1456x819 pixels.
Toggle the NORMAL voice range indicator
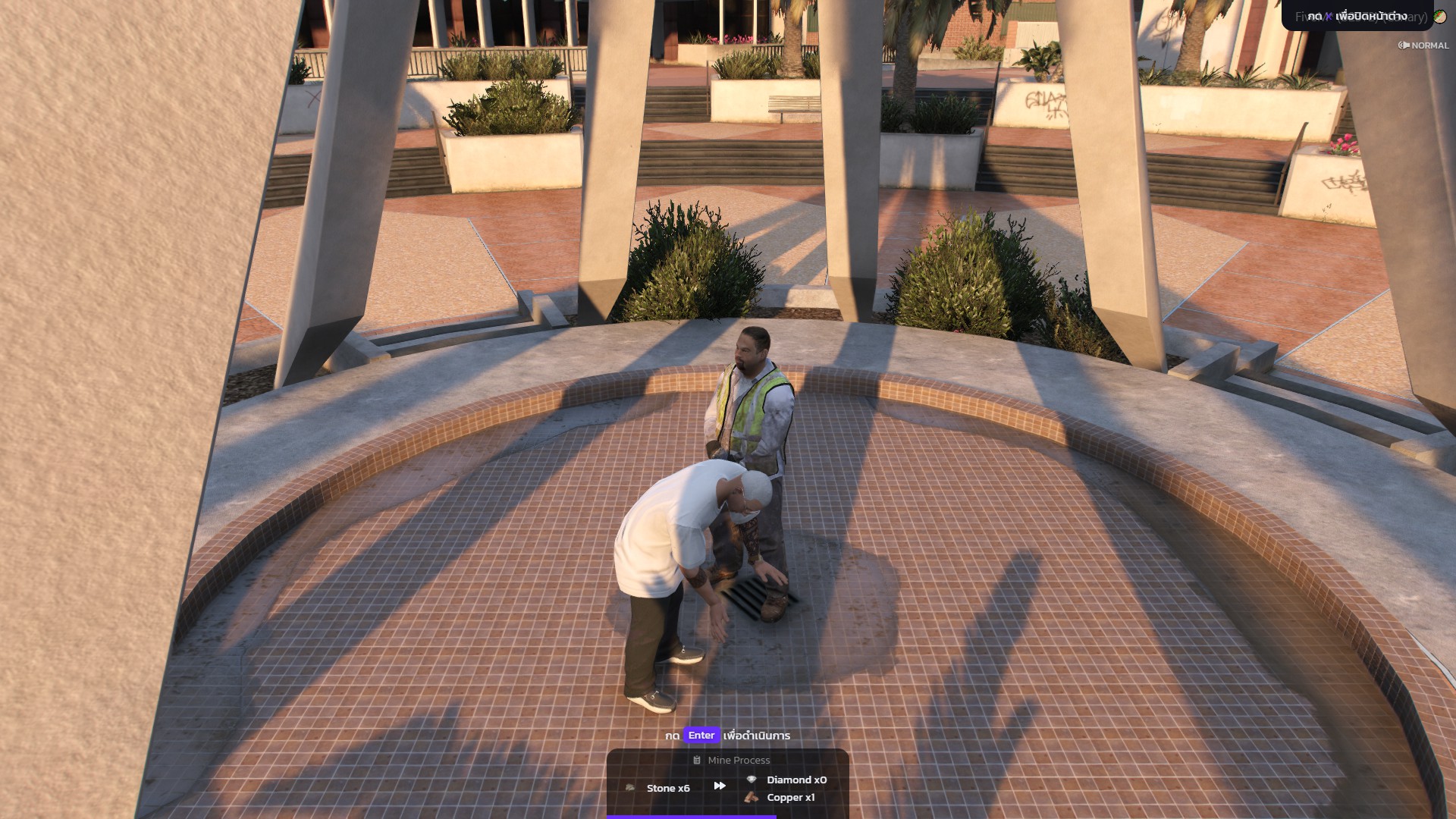(x=1423, y=45)
